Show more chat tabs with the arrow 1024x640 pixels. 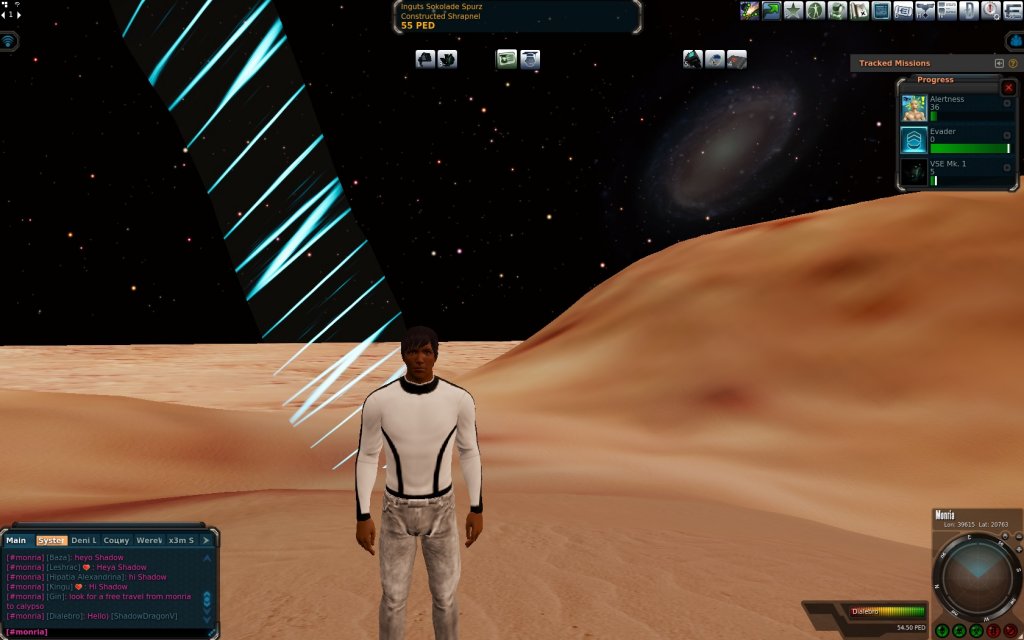[x=207, y=540]
